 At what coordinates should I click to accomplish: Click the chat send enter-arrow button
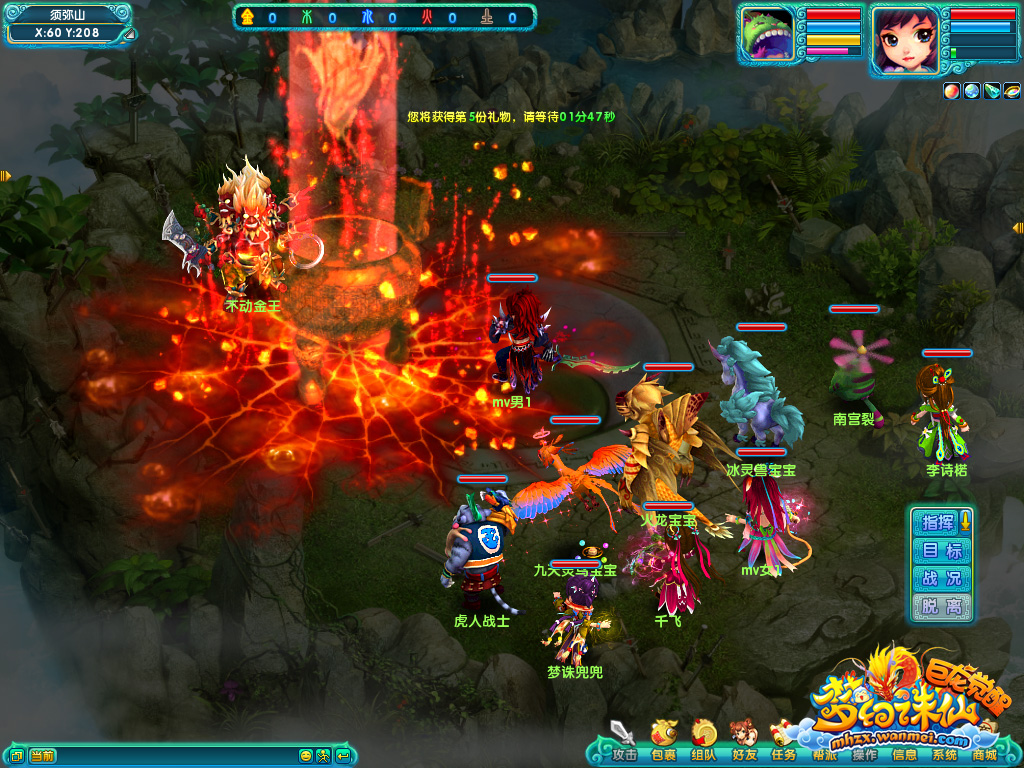343,755
